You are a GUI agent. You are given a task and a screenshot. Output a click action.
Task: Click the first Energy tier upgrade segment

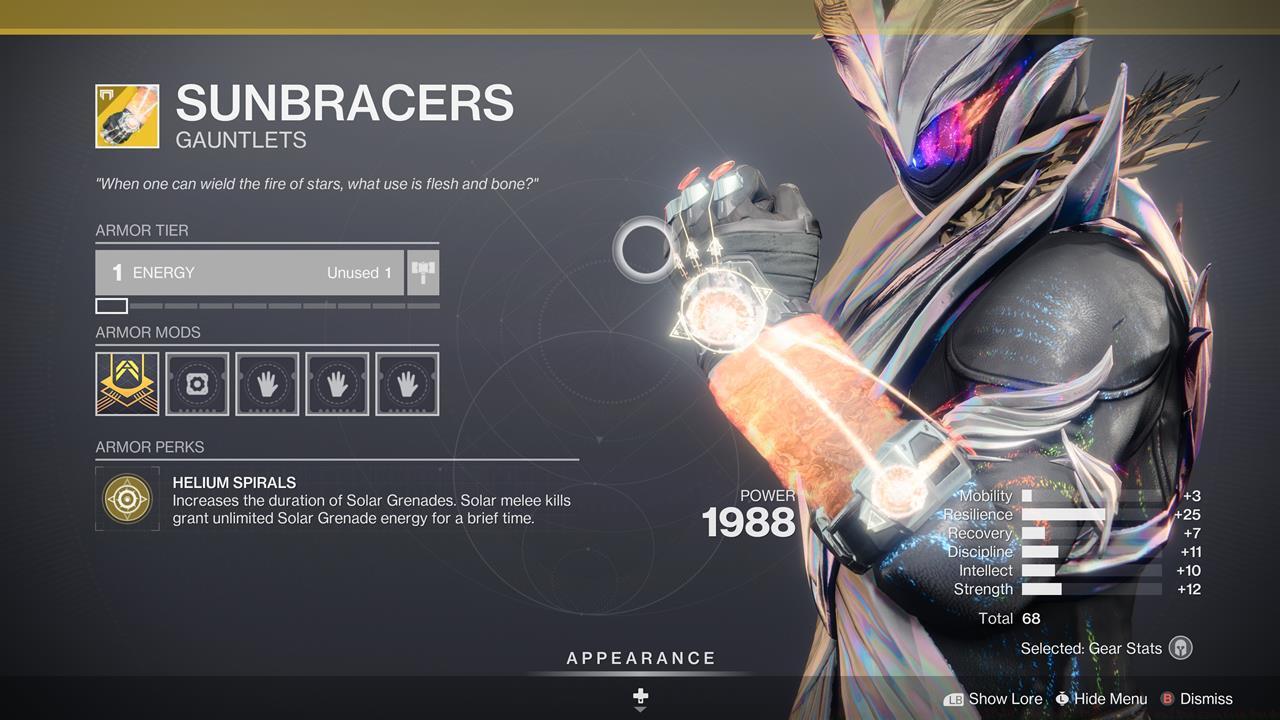[x=112, y=304]
